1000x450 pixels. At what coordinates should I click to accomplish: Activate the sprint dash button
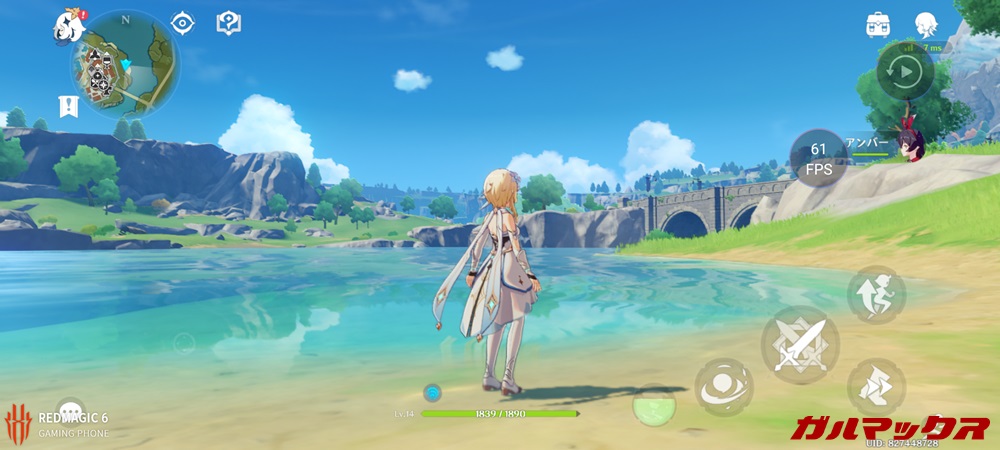[x=876, y=387]
